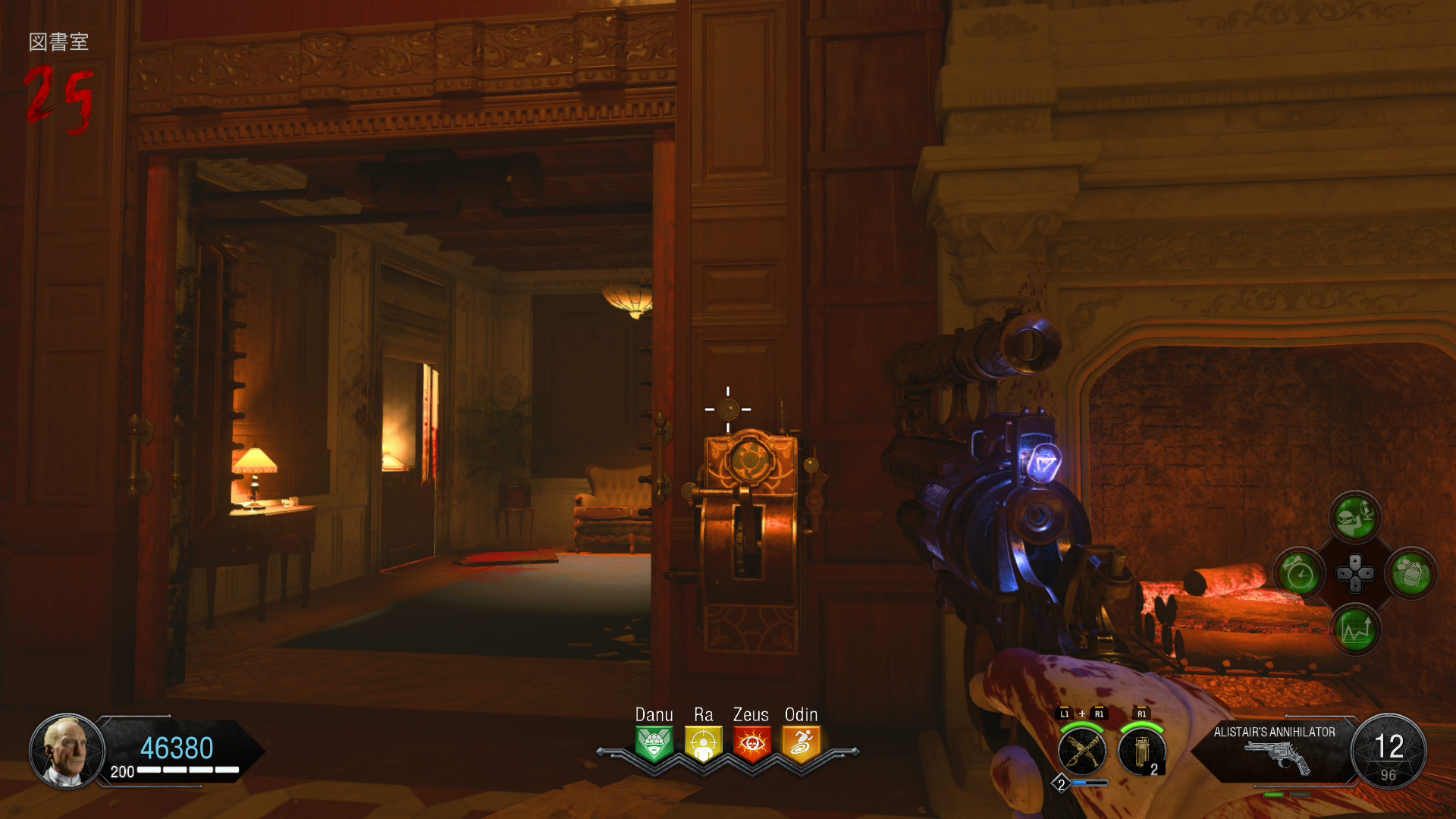Select the Danu perk icon
The width and height of the screenshot is (1456, 819).
click(x=654, y=744)
